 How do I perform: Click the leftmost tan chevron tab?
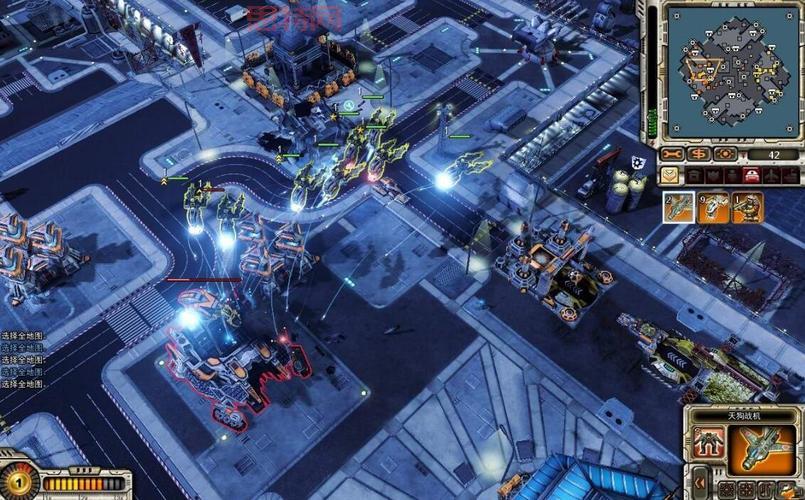[670, 176]
